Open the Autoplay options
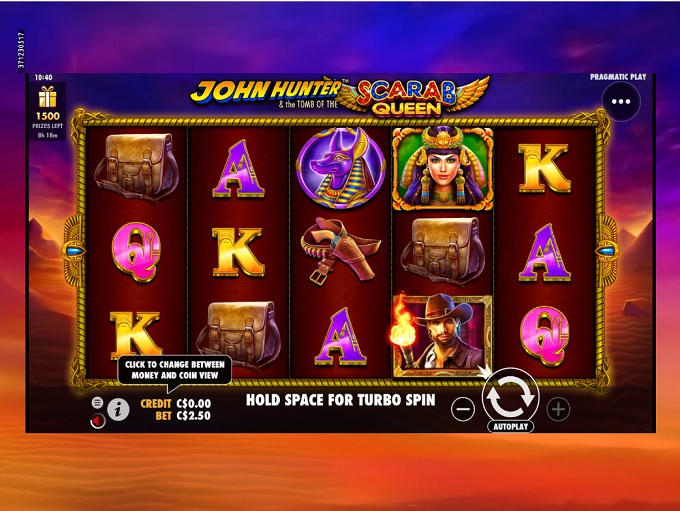The image size is (680, 511). [510, 426]
